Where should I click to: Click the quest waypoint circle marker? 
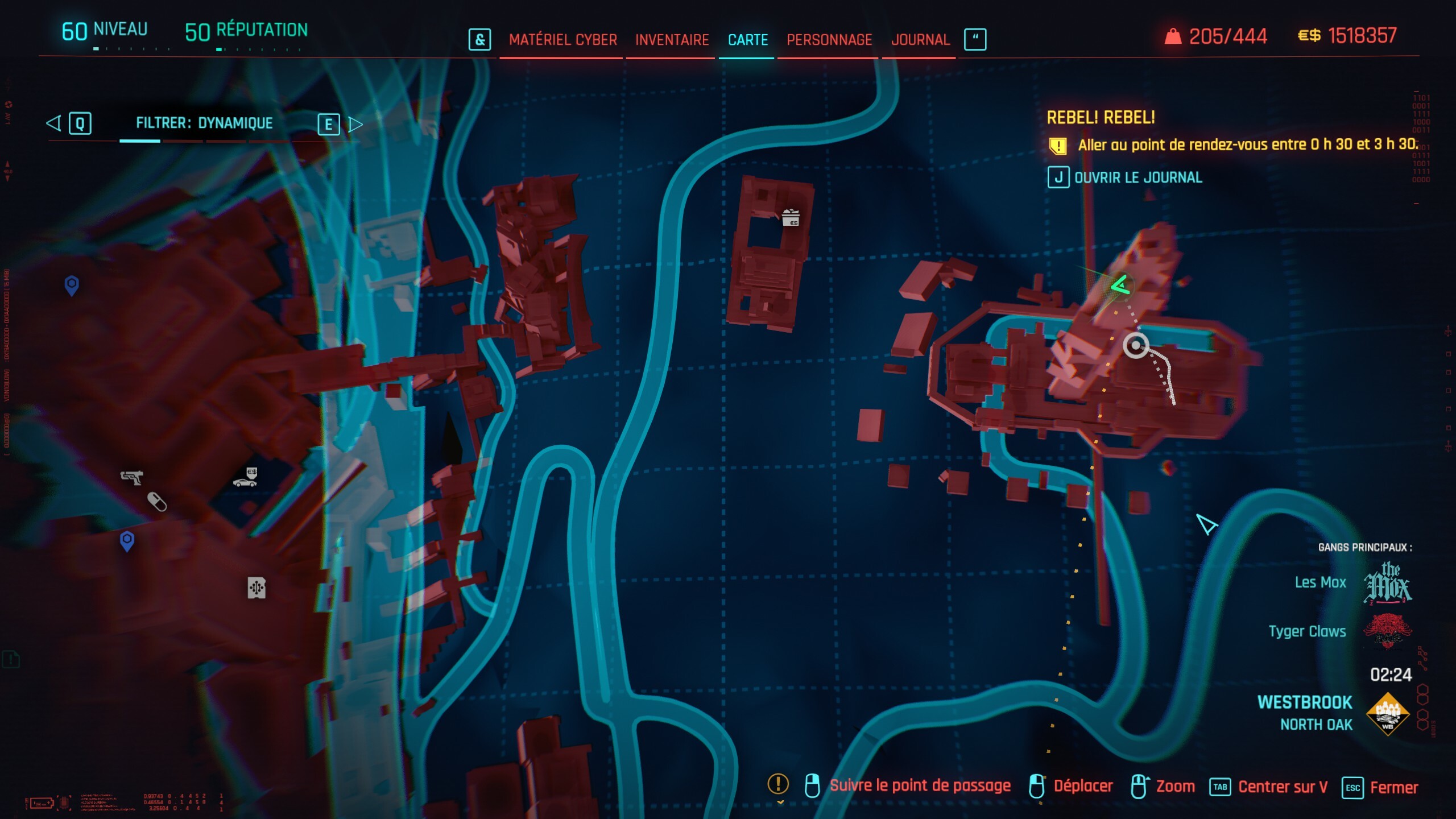point(1136,345)
